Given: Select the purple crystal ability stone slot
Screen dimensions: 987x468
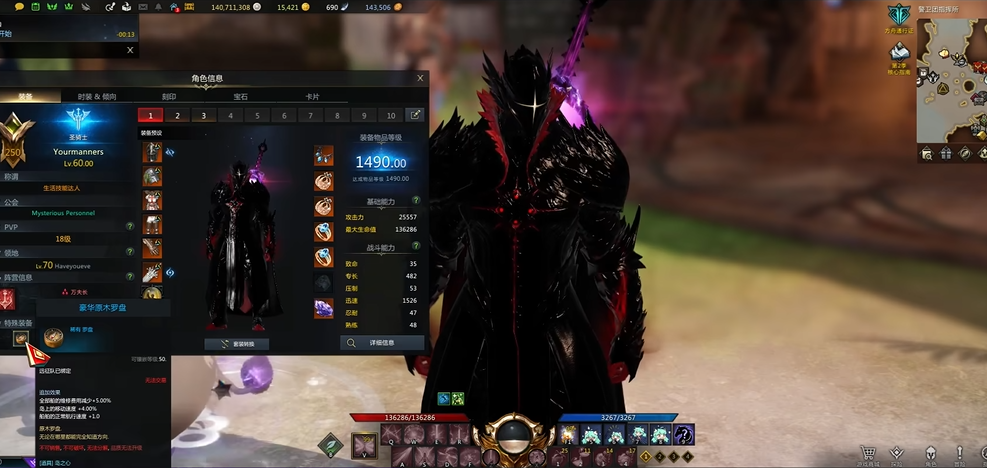Looking at the screenshot, I should point(324,309).
